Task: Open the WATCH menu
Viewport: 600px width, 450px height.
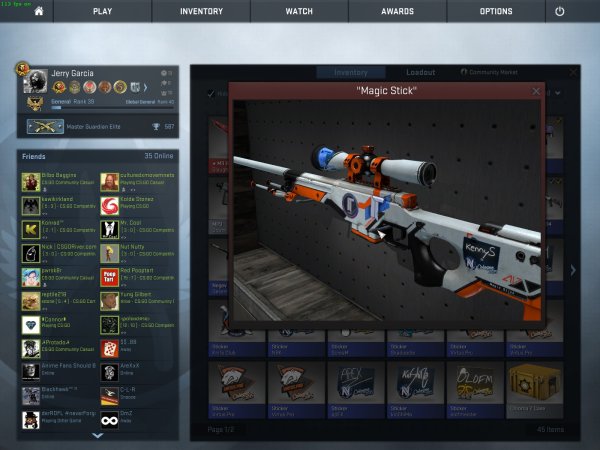Action: pyautogui.click(x=299, y=11)
